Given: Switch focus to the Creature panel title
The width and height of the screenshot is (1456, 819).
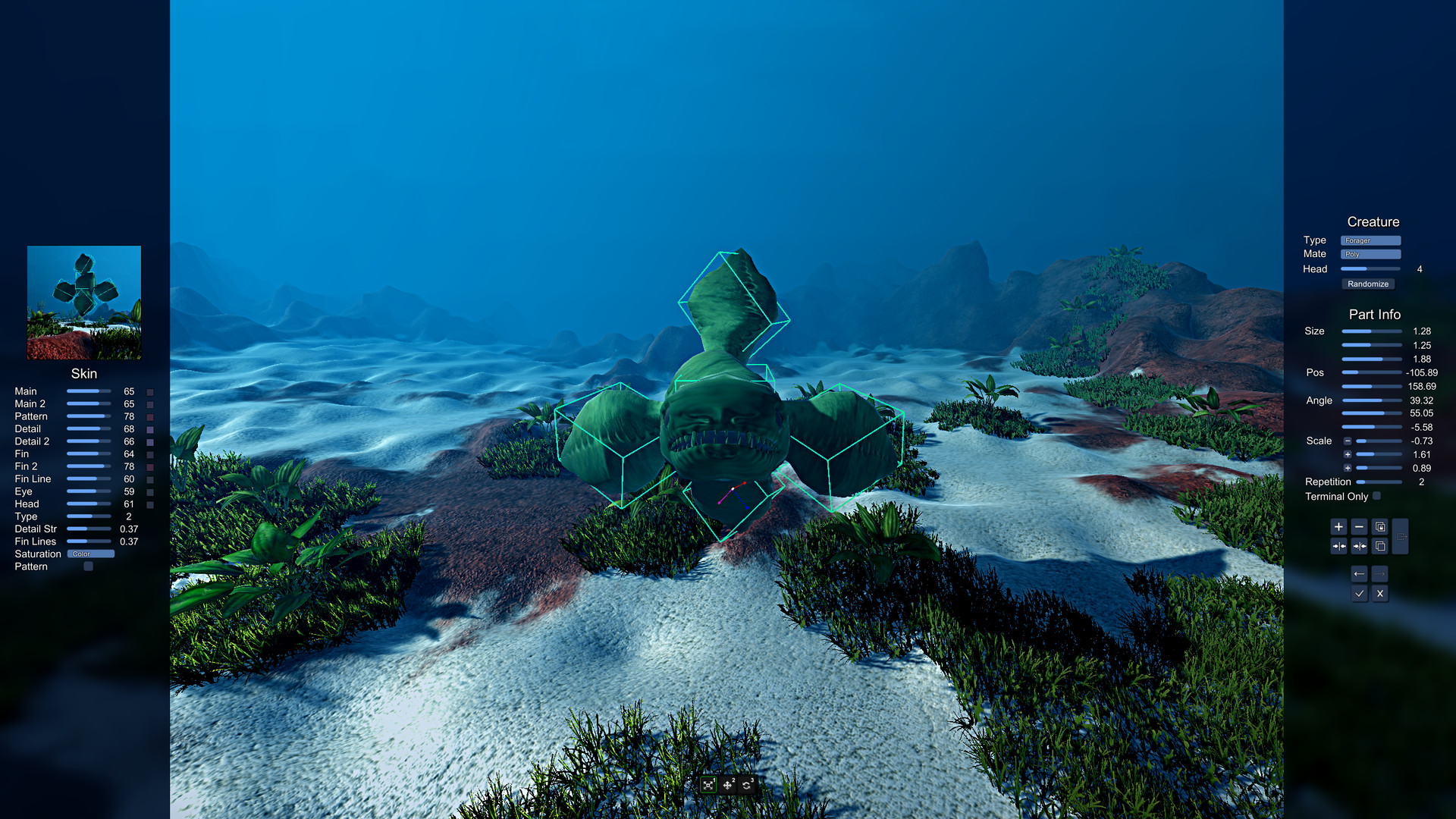Looking at the screenshot, I should coord(1373,221).
